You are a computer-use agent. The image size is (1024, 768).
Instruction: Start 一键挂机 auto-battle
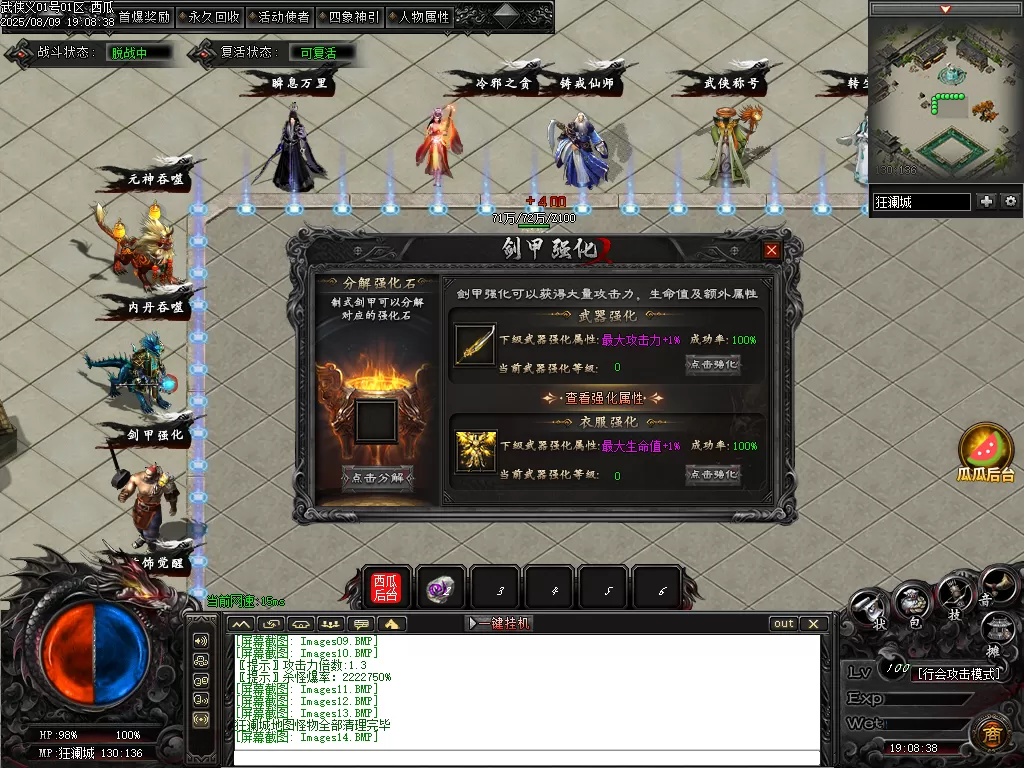tap(500, 623)
